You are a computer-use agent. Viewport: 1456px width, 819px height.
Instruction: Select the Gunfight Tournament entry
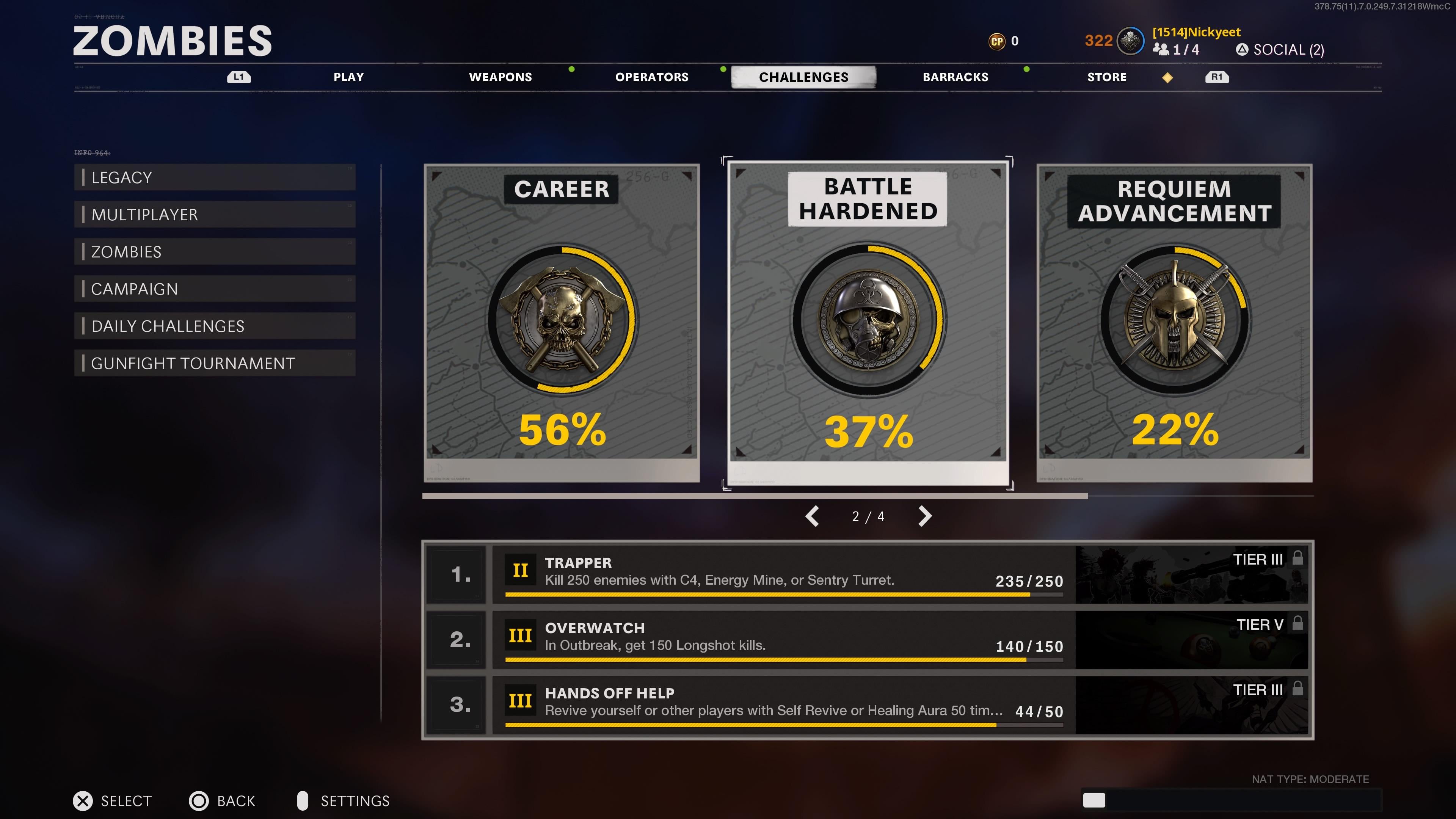point(215,364)
